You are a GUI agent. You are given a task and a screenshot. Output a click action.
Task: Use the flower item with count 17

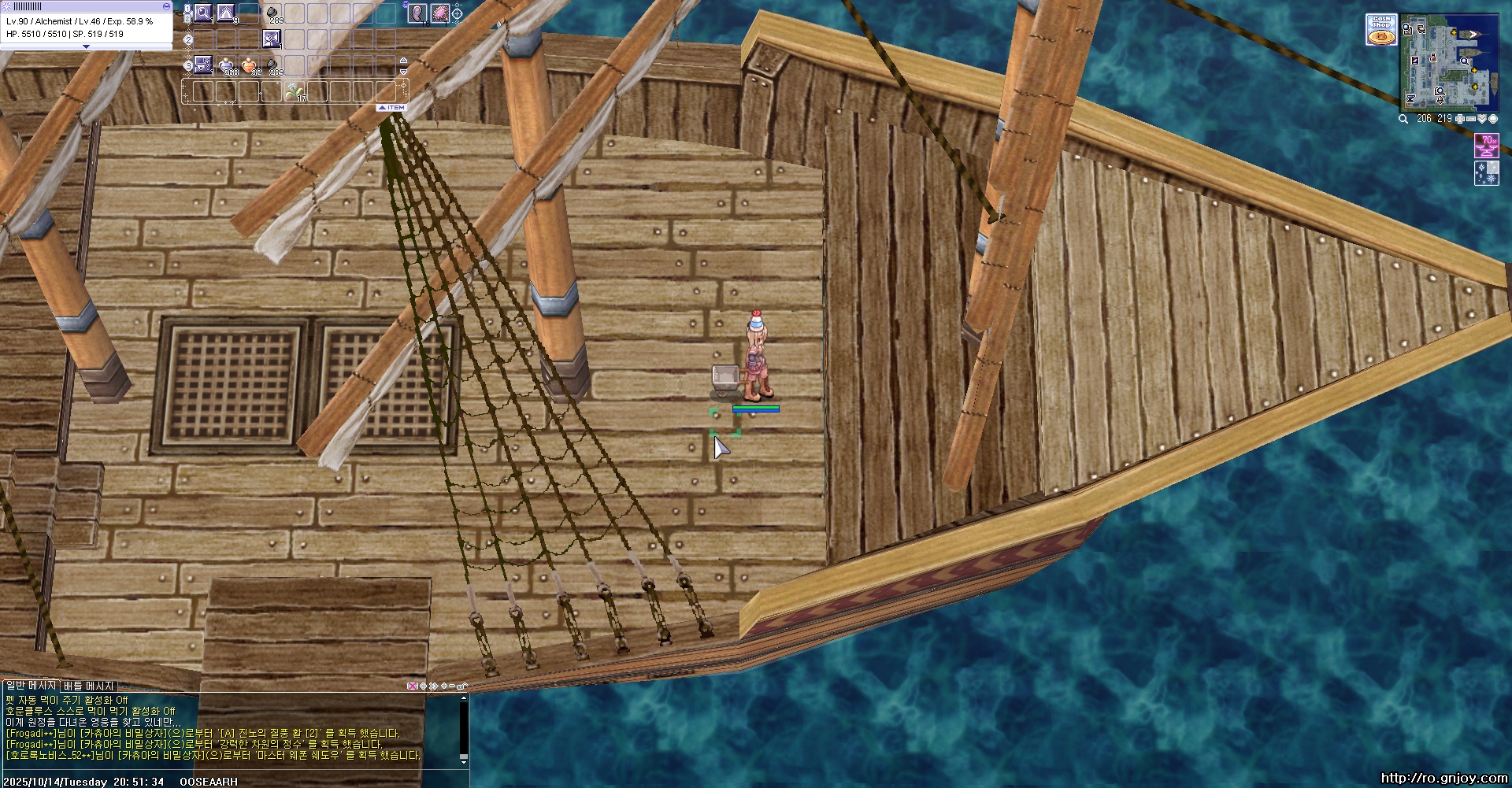[x=295, y=91]
